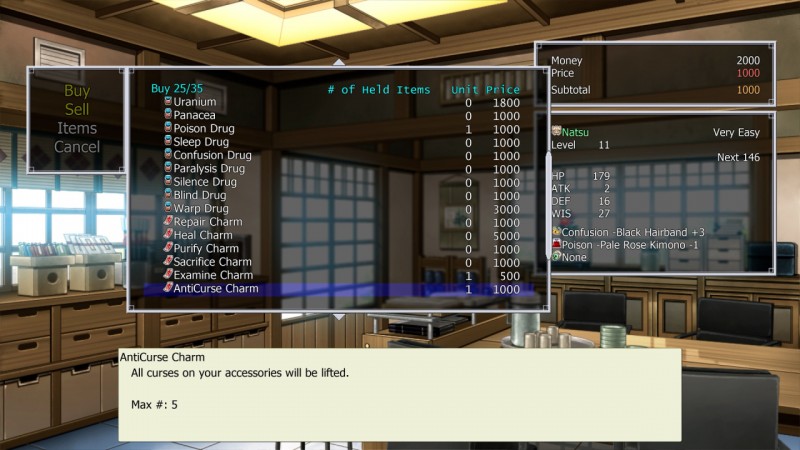Click the down arrow below the item list
The width and height of the screenshot is (800, 450).
pyautogui.click(x=339, y=316)
